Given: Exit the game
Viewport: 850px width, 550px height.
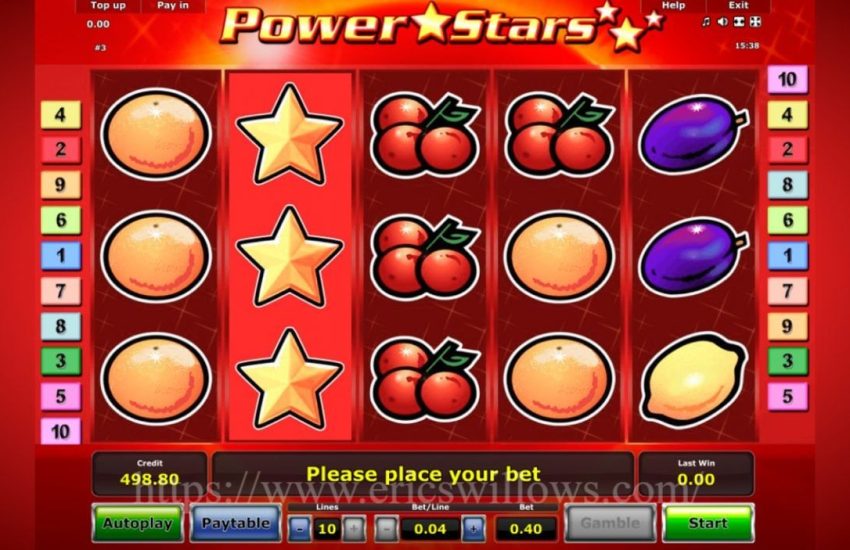Looking at the screenshot, I should (738, 6).
